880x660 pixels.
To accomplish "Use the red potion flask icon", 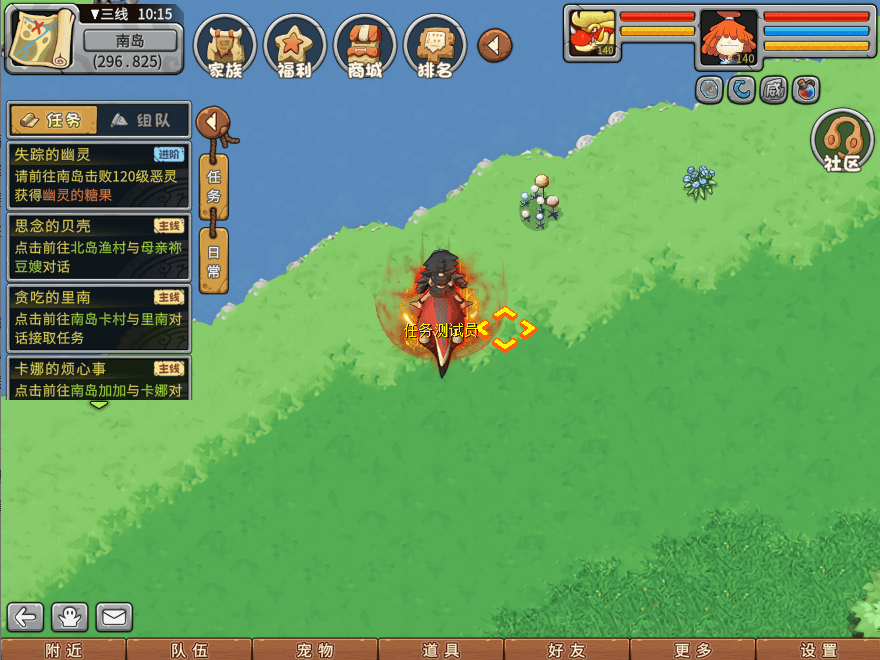I will [806, 90].
